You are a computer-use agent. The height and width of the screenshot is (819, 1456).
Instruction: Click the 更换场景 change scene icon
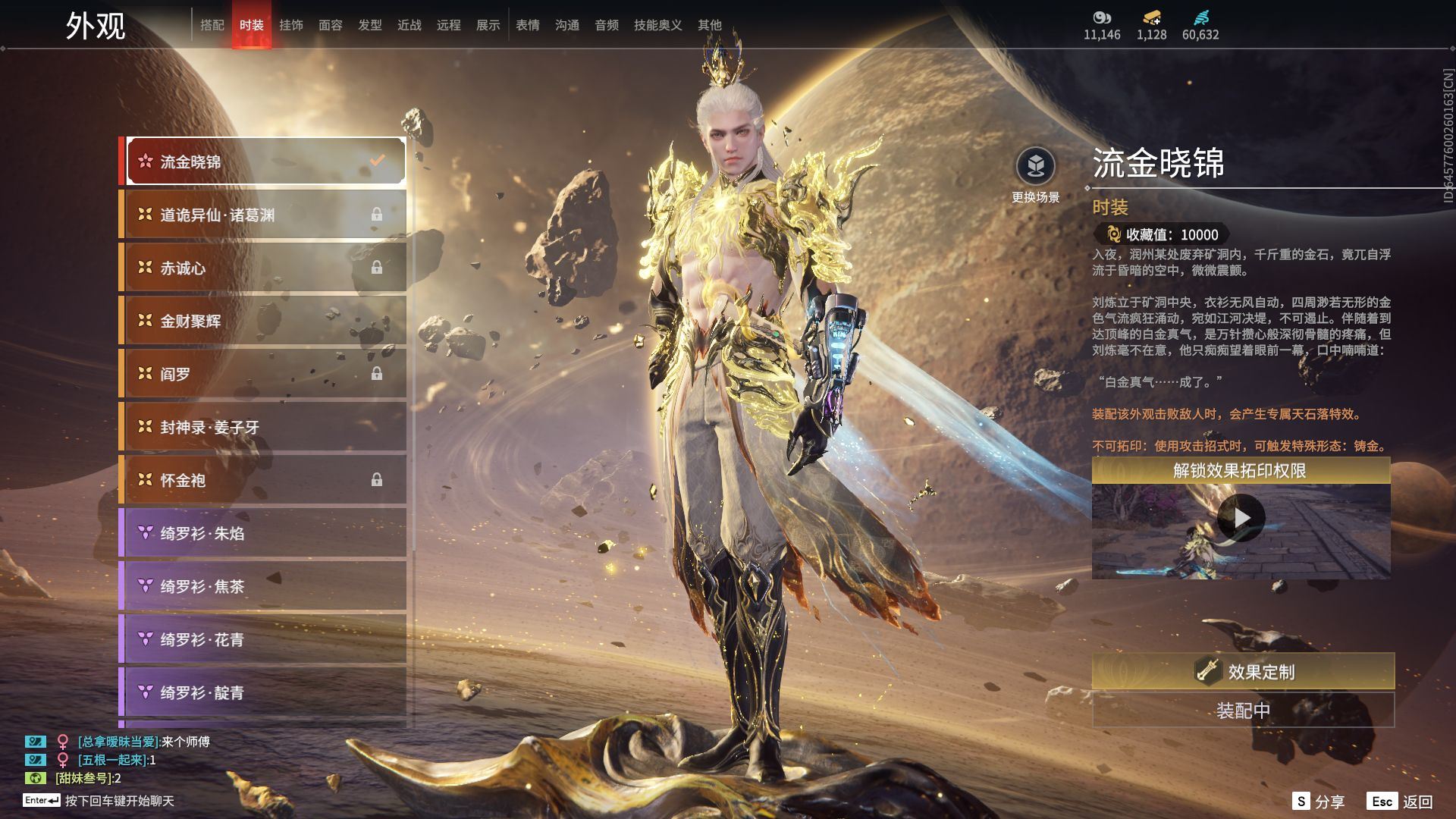click(x=1035, y=167)
